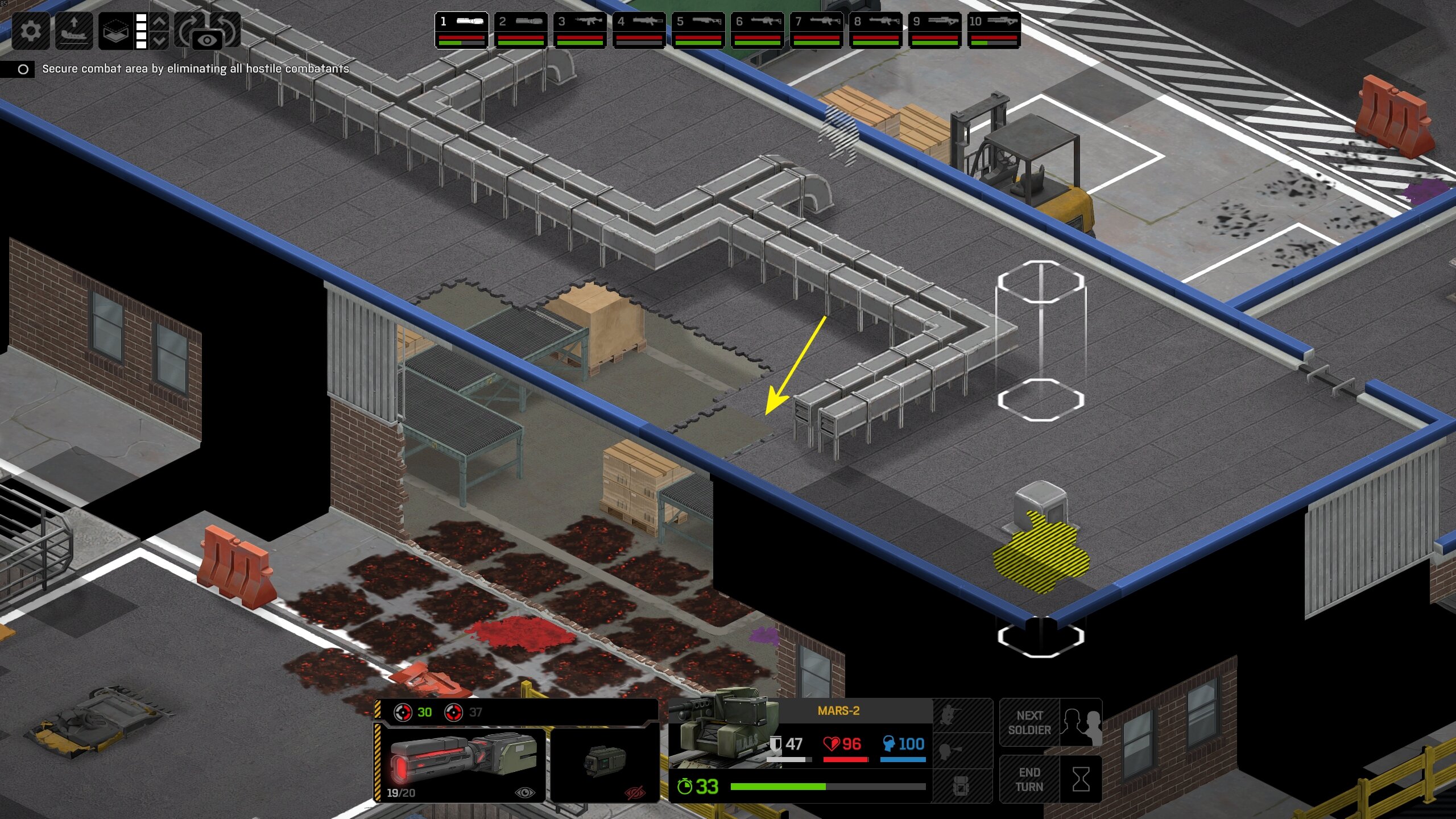Click the Next Soldier button

click(1050, 723)
